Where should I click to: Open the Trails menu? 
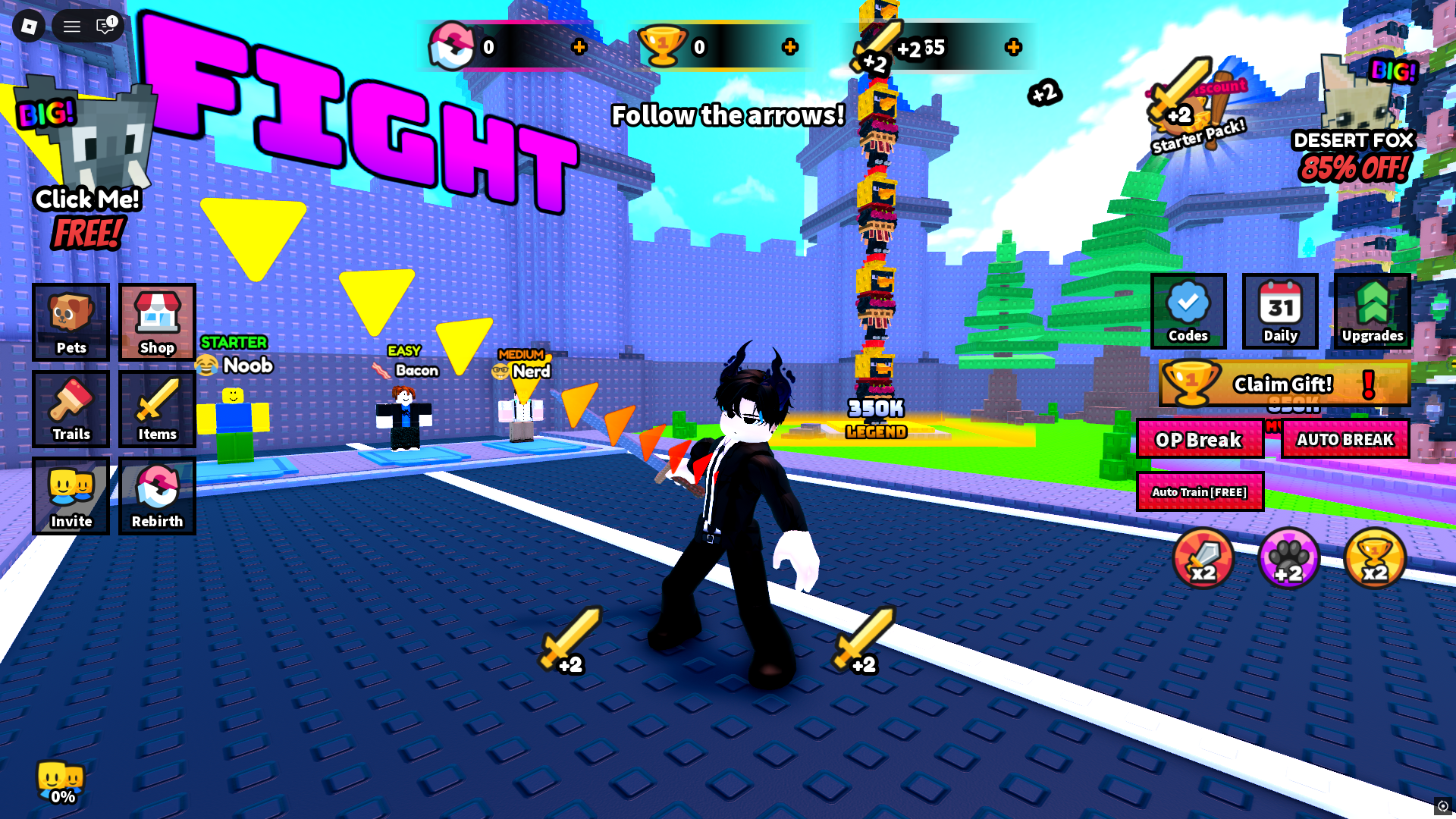coord(71,409)
